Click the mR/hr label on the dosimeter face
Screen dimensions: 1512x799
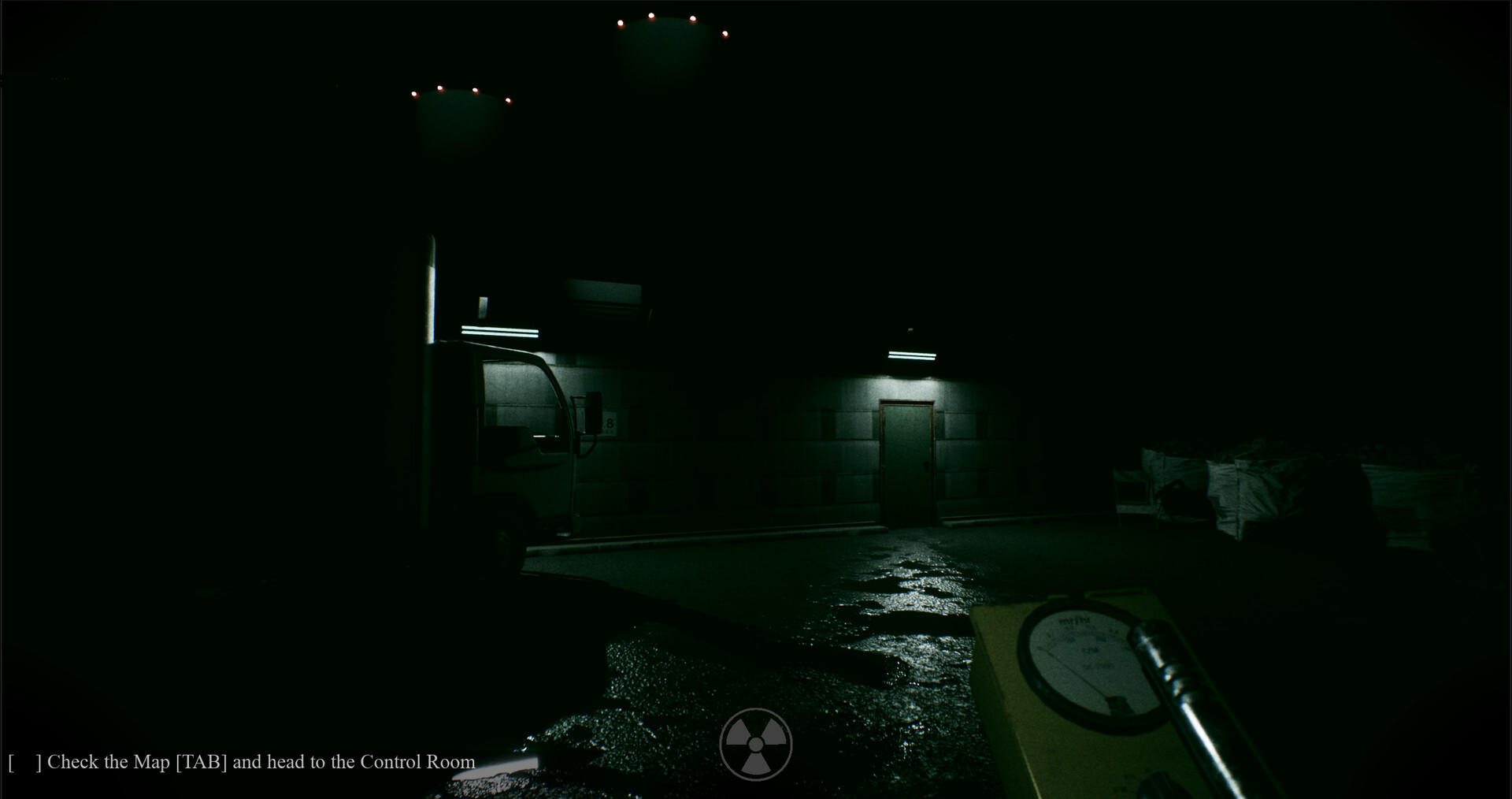click(1074, 619)
